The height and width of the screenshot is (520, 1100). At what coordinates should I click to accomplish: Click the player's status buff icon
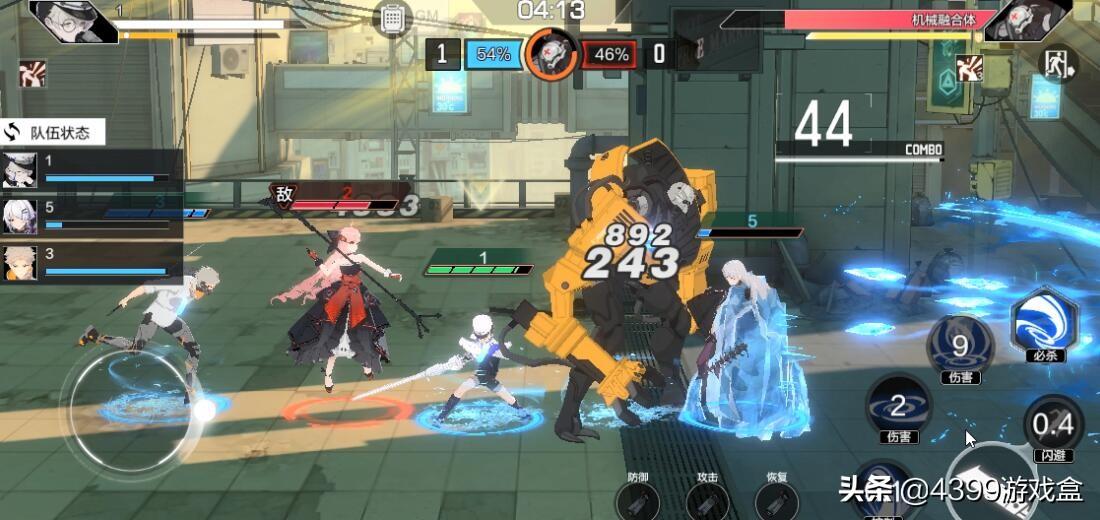click(x=32, y=73)
